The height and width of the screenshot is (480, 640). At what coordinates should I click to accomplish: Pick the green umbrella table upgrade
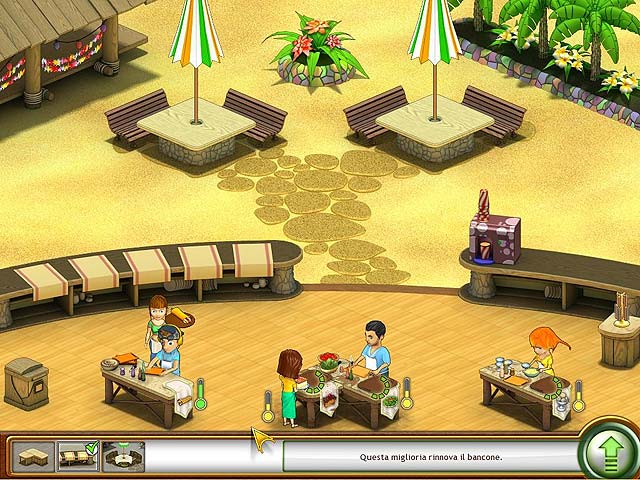point(123,458)
